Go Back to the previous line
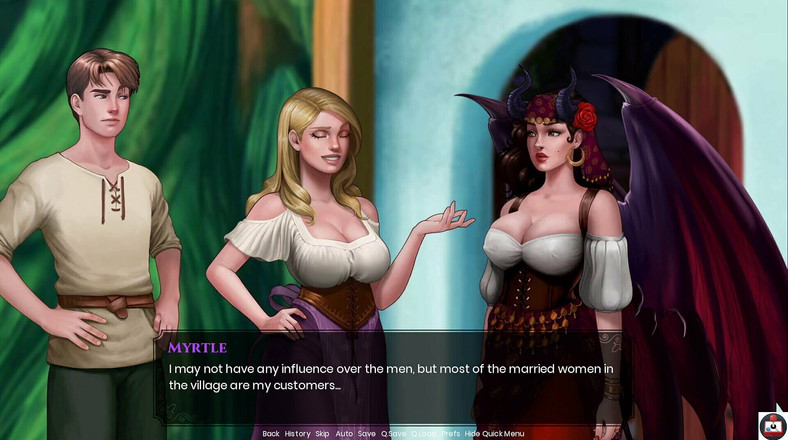The height and width of the screenshot is (440, 788). point(271,434)
